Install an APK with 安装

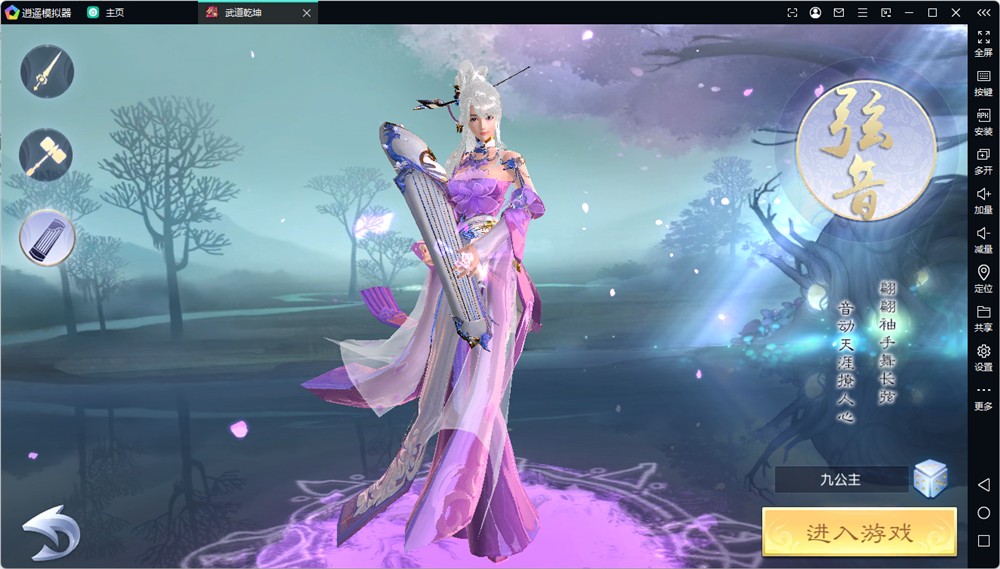(x=983, y=121)
